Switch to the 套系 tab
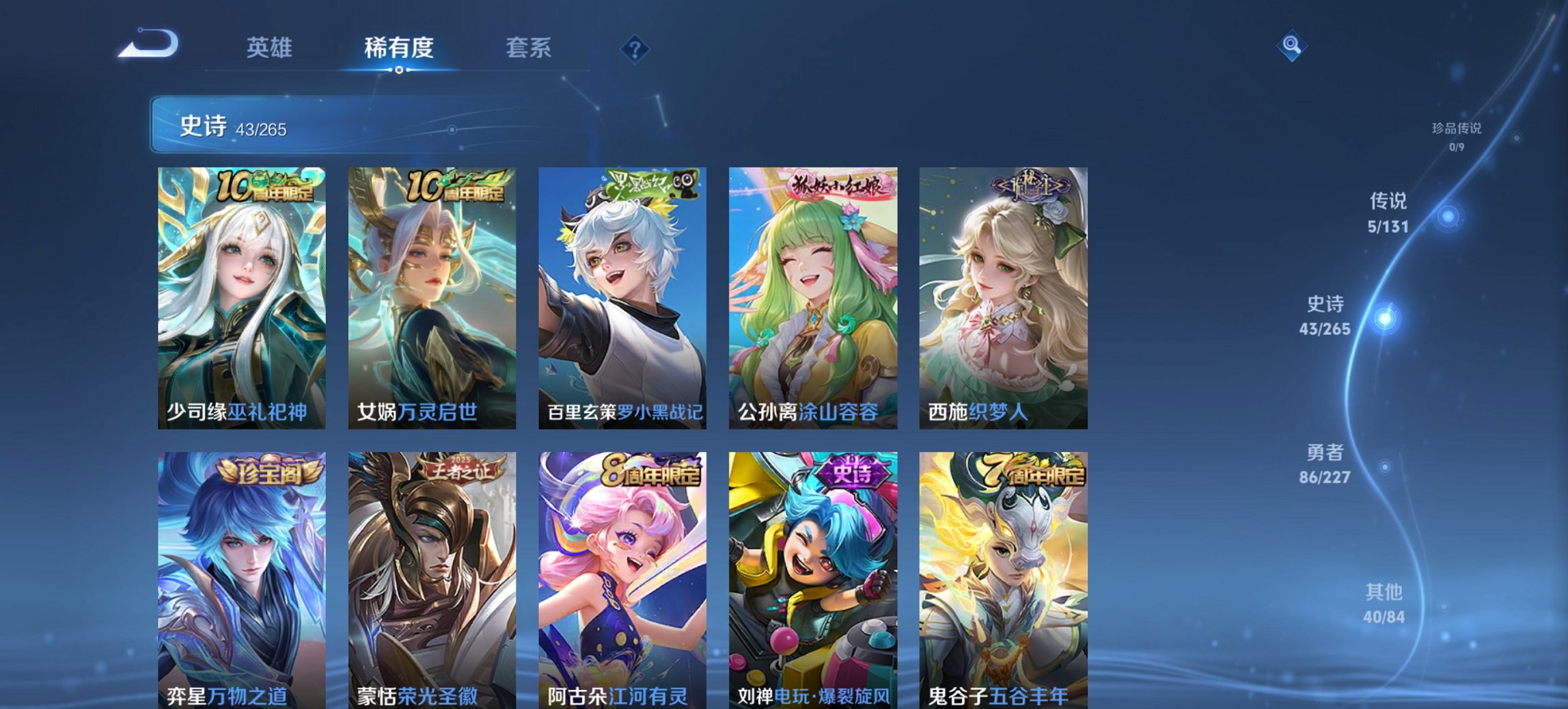This screenshot has width=1568, height=709. 528,48
